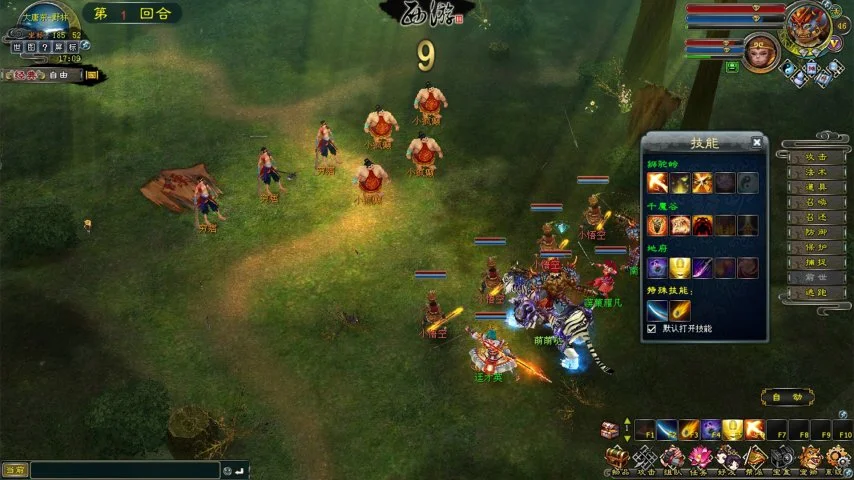The height and width of the screenshot is (480, 854).
Task: Select the 法术 spell command
Action: click(x=815, y=172)
